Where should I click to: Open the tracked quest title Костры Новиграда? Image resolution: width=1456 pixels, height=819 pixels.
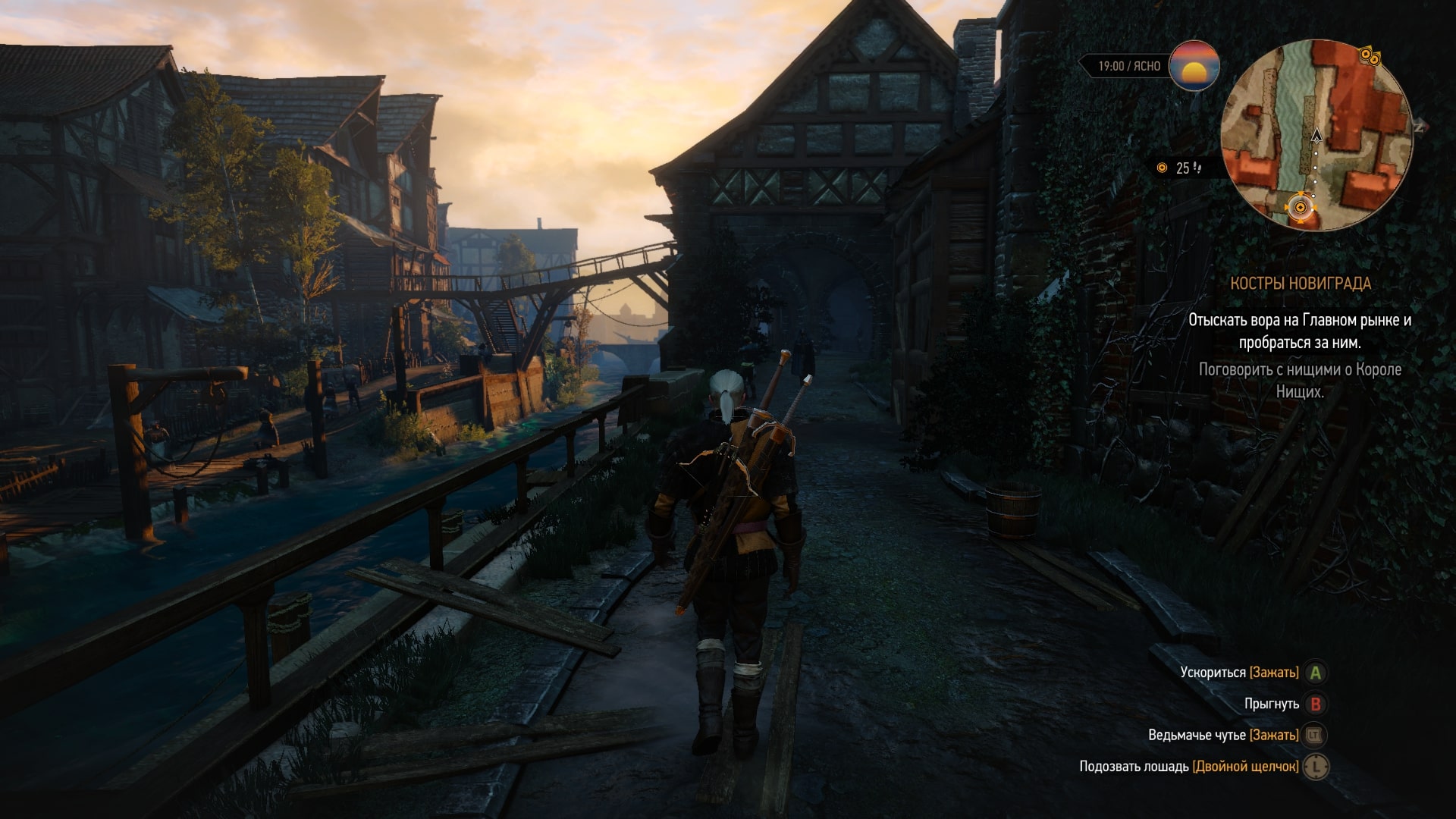point(1300,284)
